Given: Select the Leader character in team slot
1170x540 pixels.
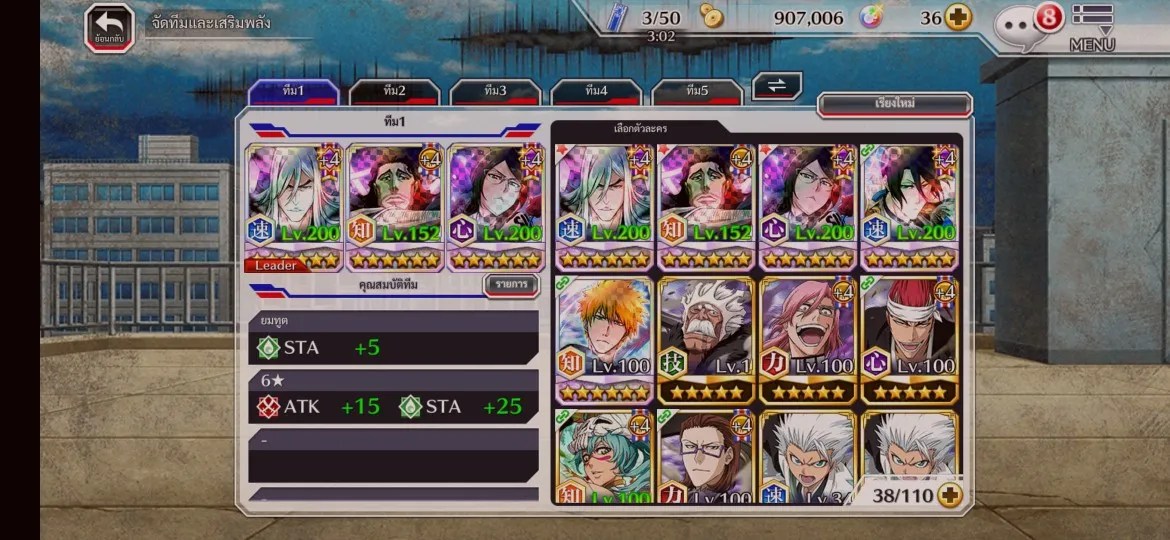Looking at the screenshot, I should click(x=294, y=208).
